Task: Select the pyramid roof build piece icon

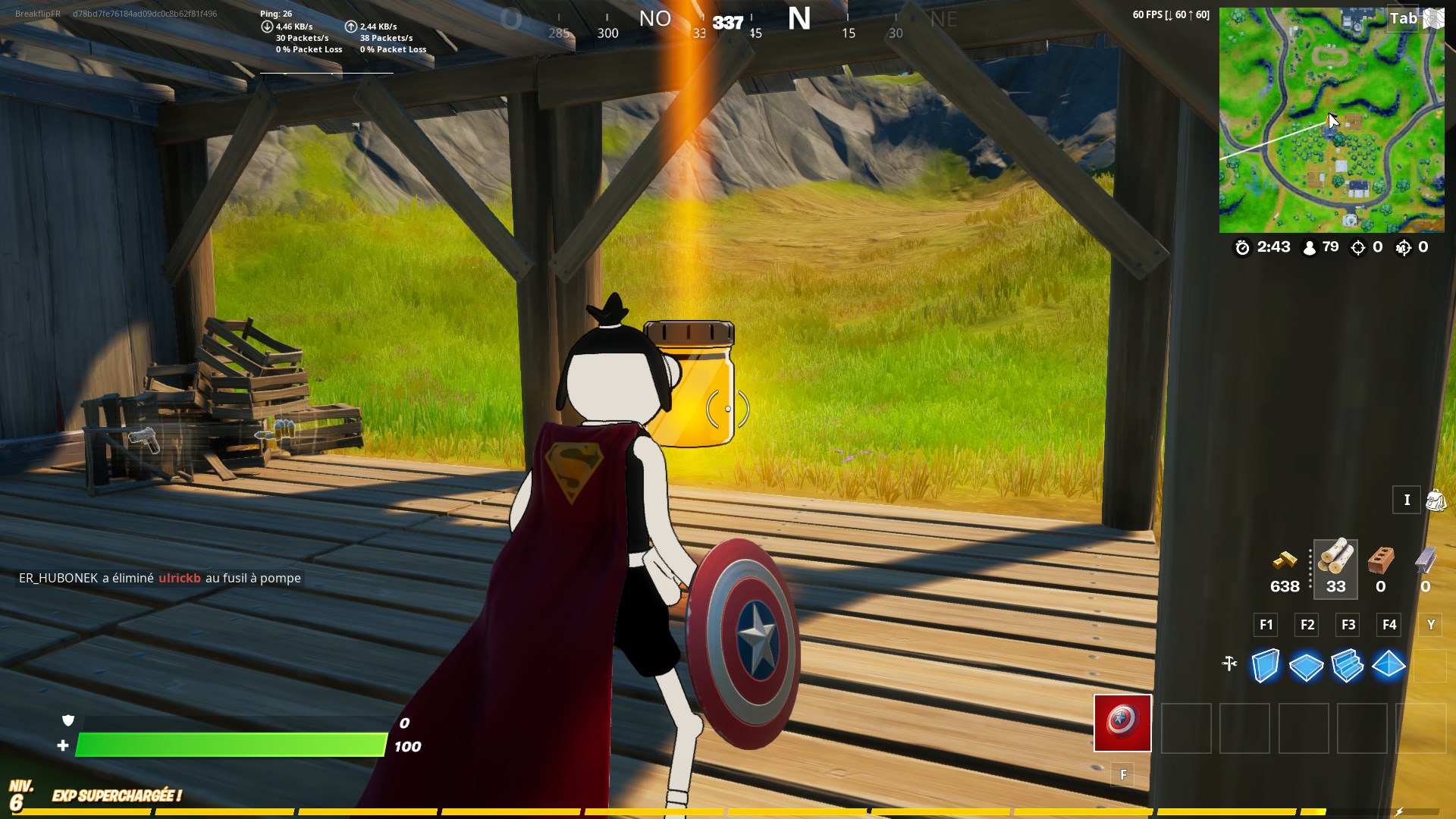Action: pos(1389,667)
